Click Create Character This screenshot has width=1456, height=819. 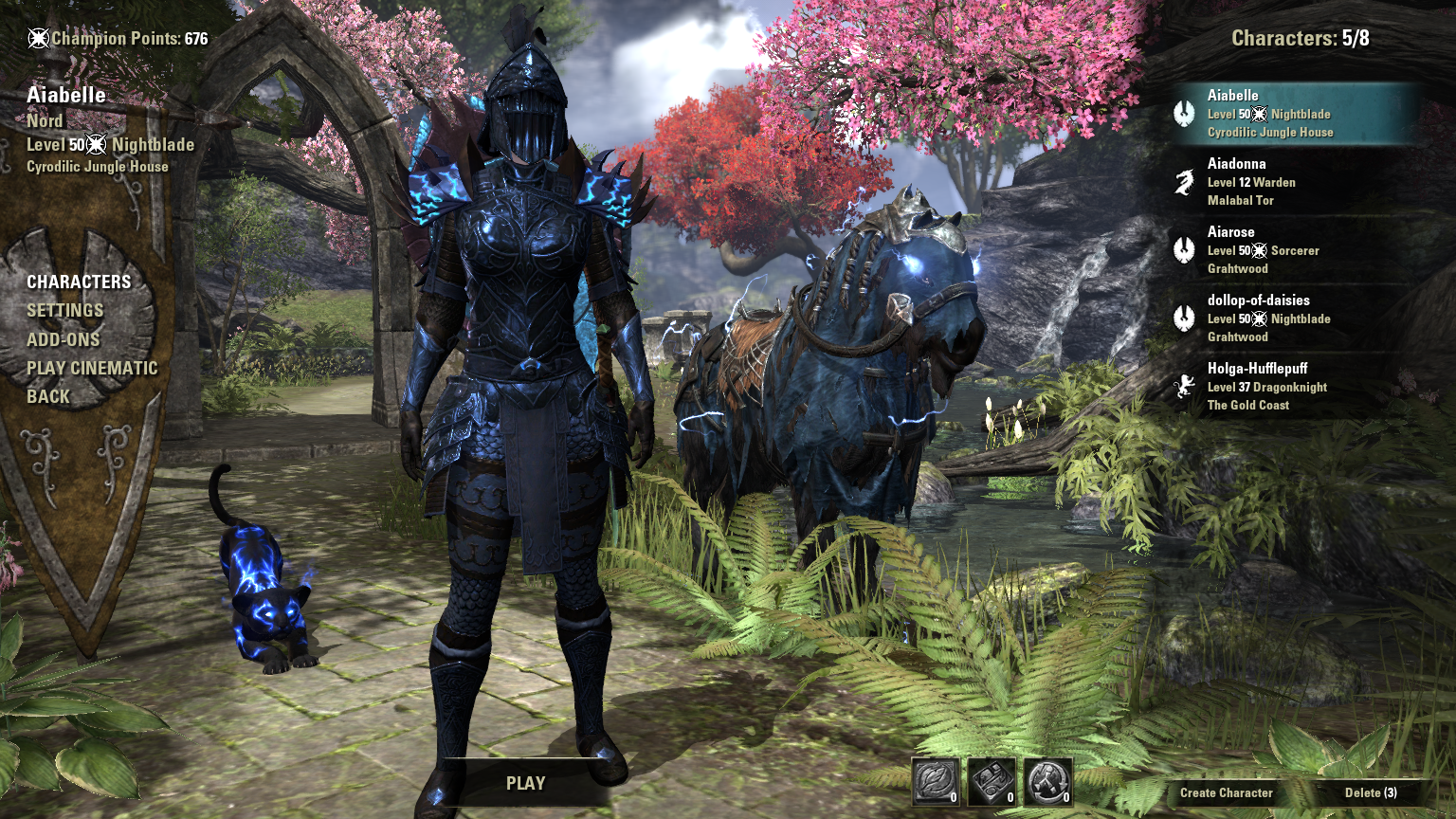point(1227,792)
